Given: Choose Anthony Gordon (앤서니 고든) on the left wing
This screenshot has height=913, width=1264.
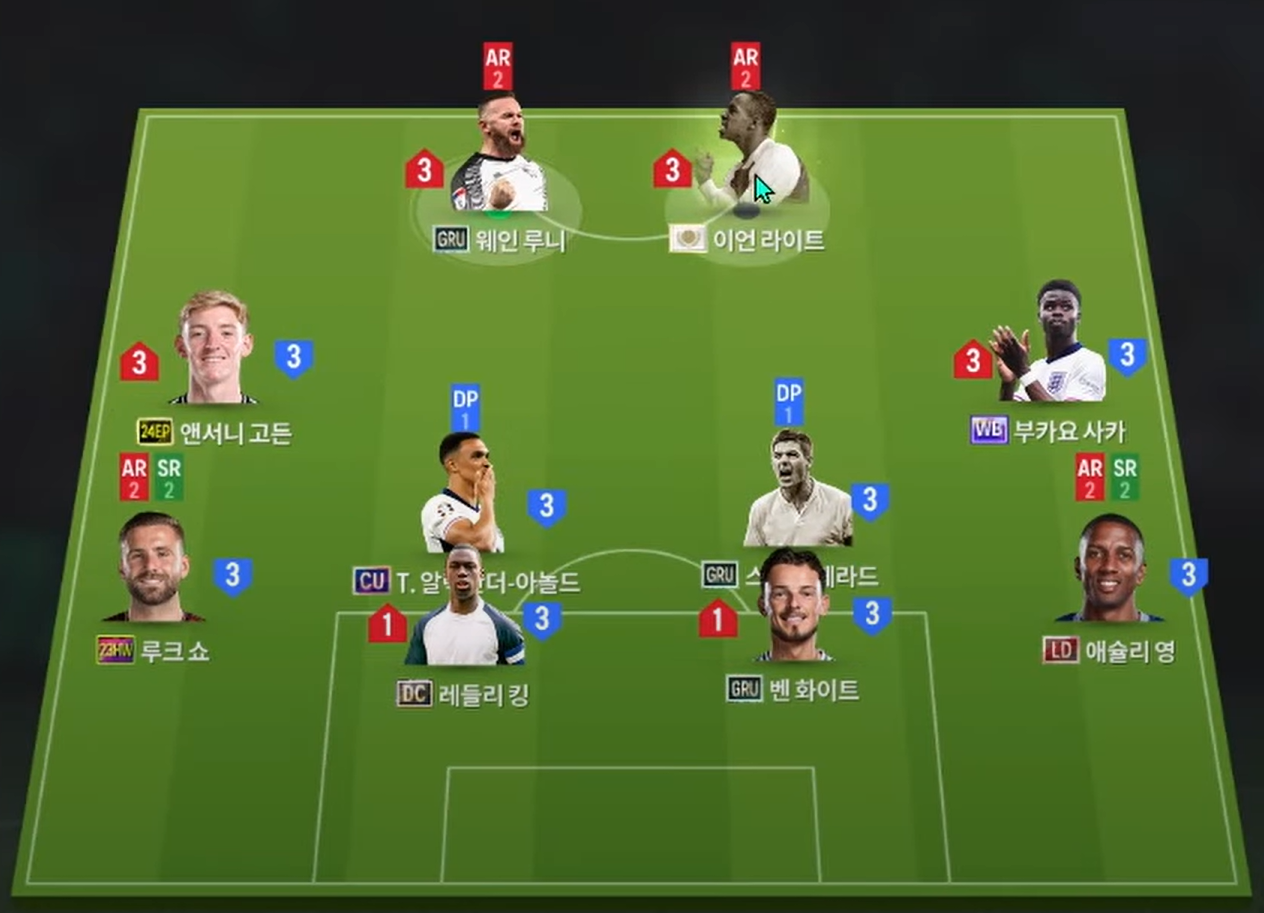Looking at the screenshot, I should pos(213,348).
